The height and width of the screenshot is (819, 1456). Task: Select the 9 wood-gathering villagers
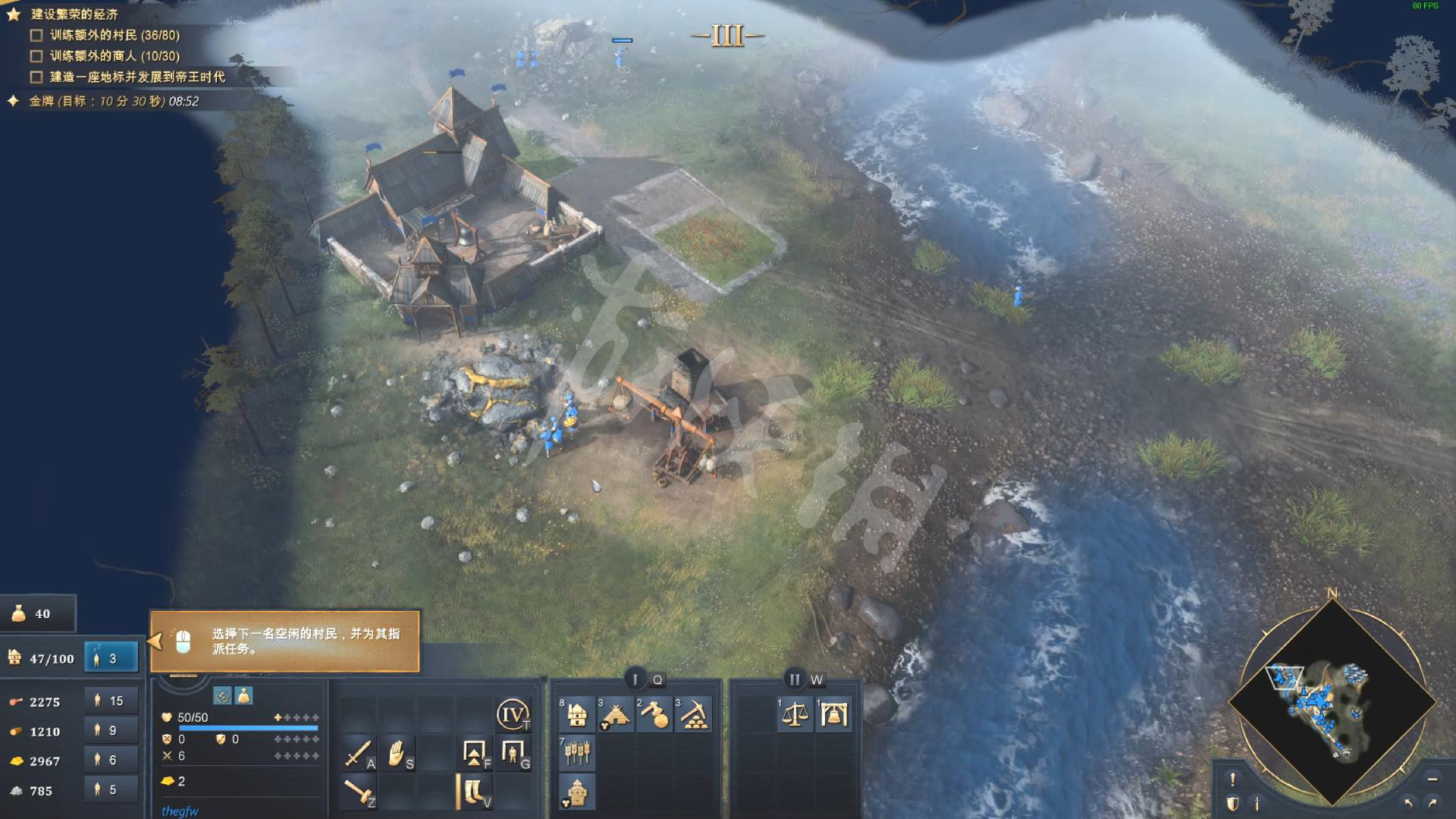click(x=111, y=730)
